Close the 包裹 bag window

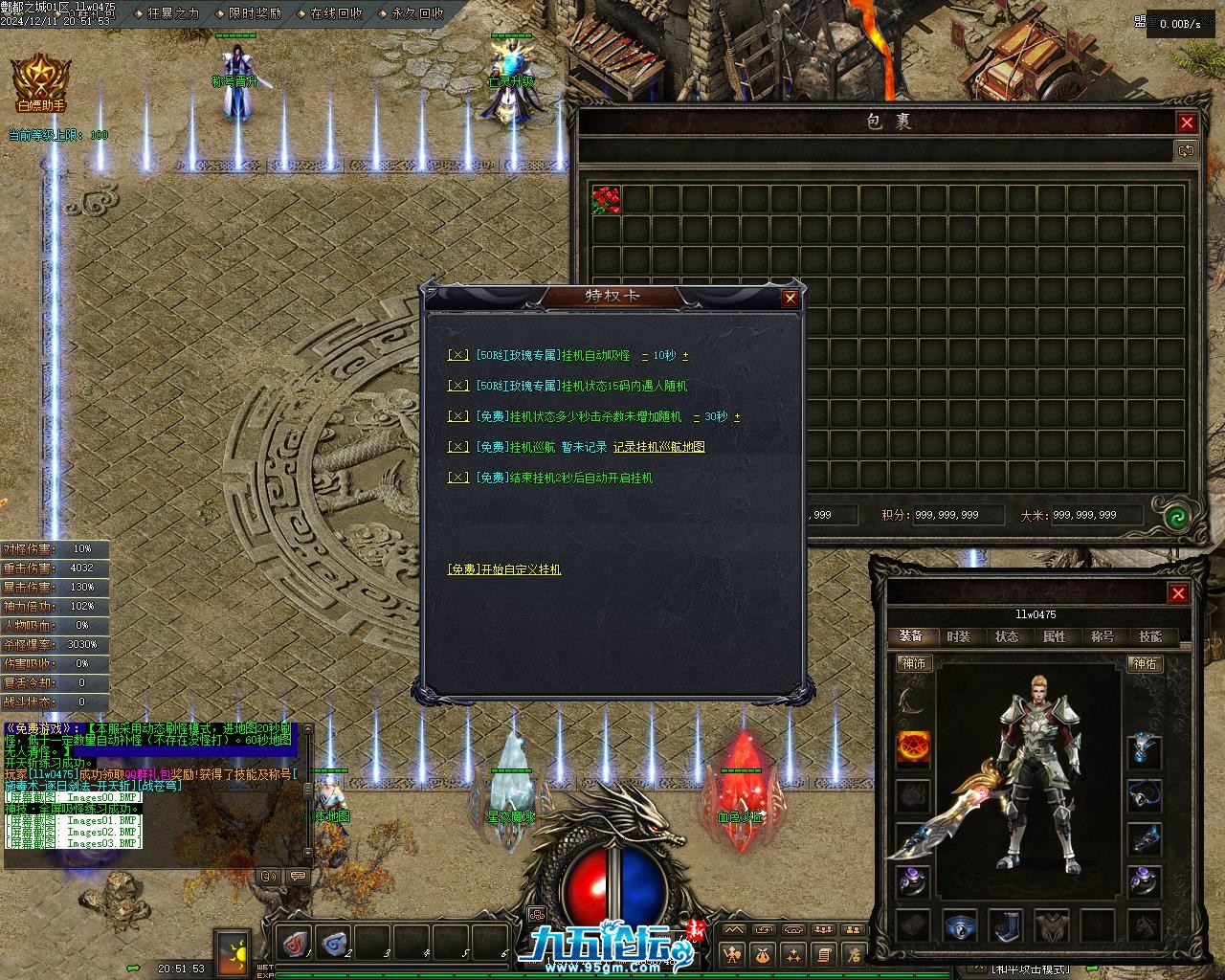point(1187,122)
